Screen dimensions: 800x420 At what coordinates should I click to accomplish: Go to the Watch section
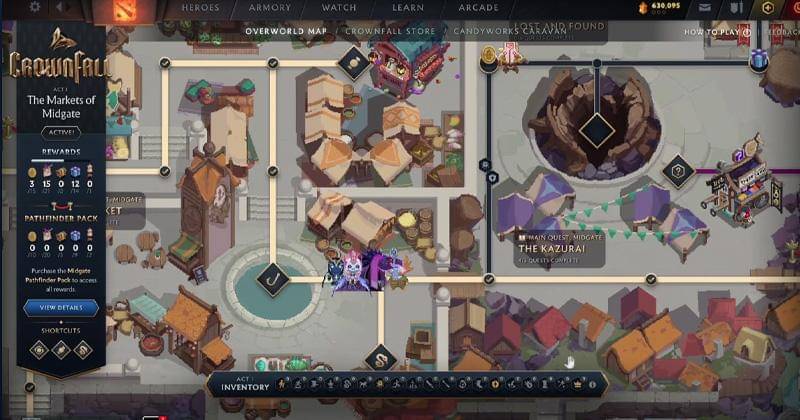click(x=339, y=7)
